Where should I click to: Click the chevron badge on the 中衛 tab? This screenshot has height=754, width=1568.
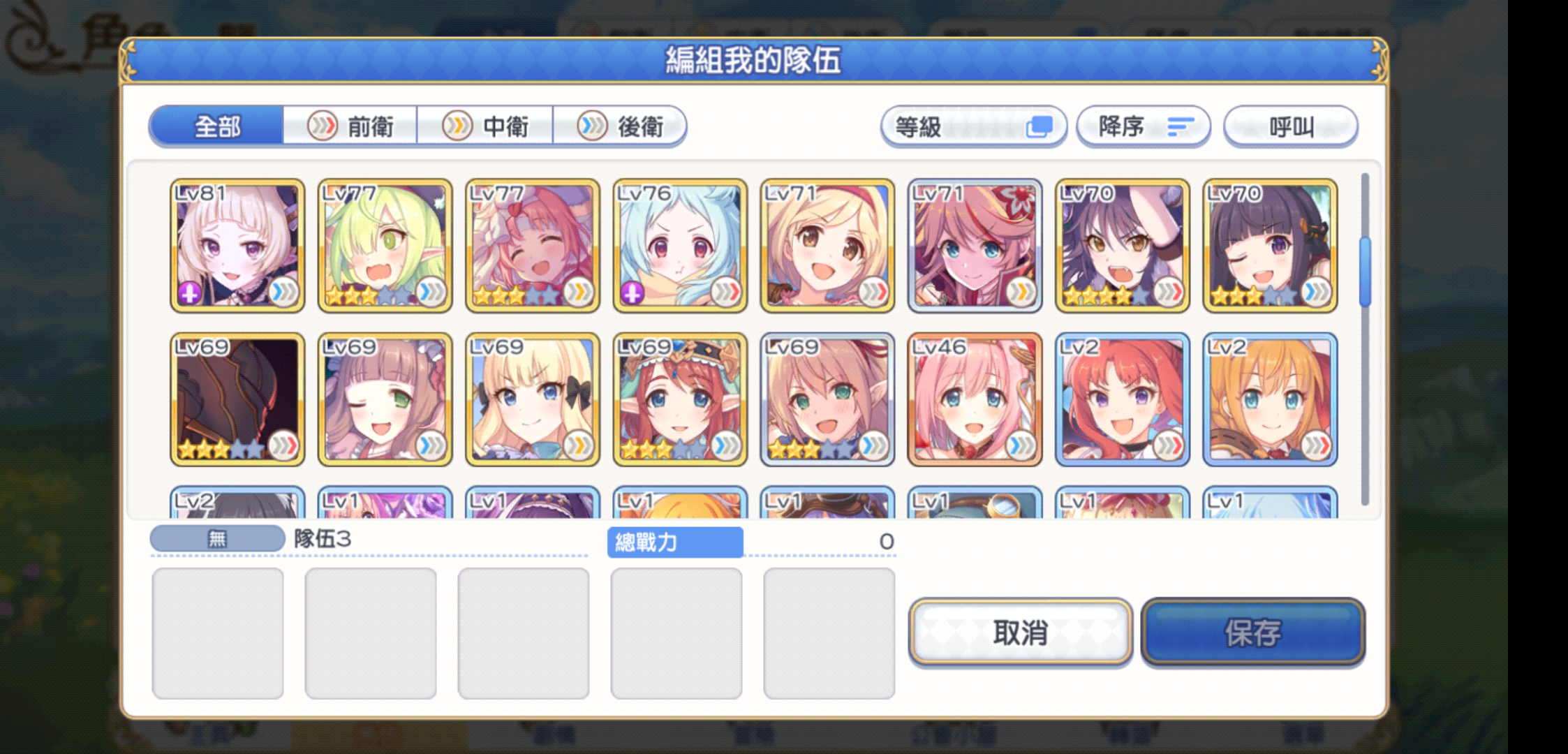coord(459,126)
